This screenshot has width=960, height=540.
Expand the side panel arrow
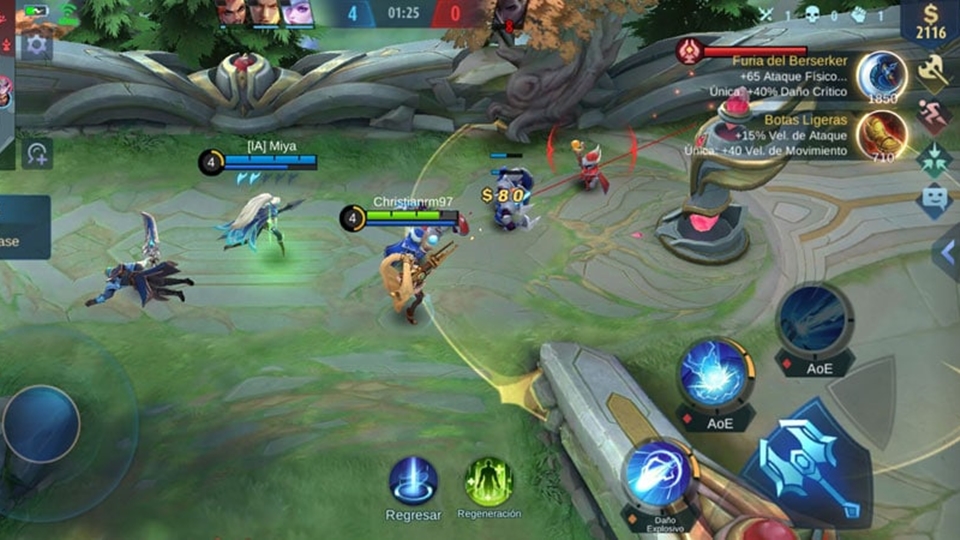946,253
